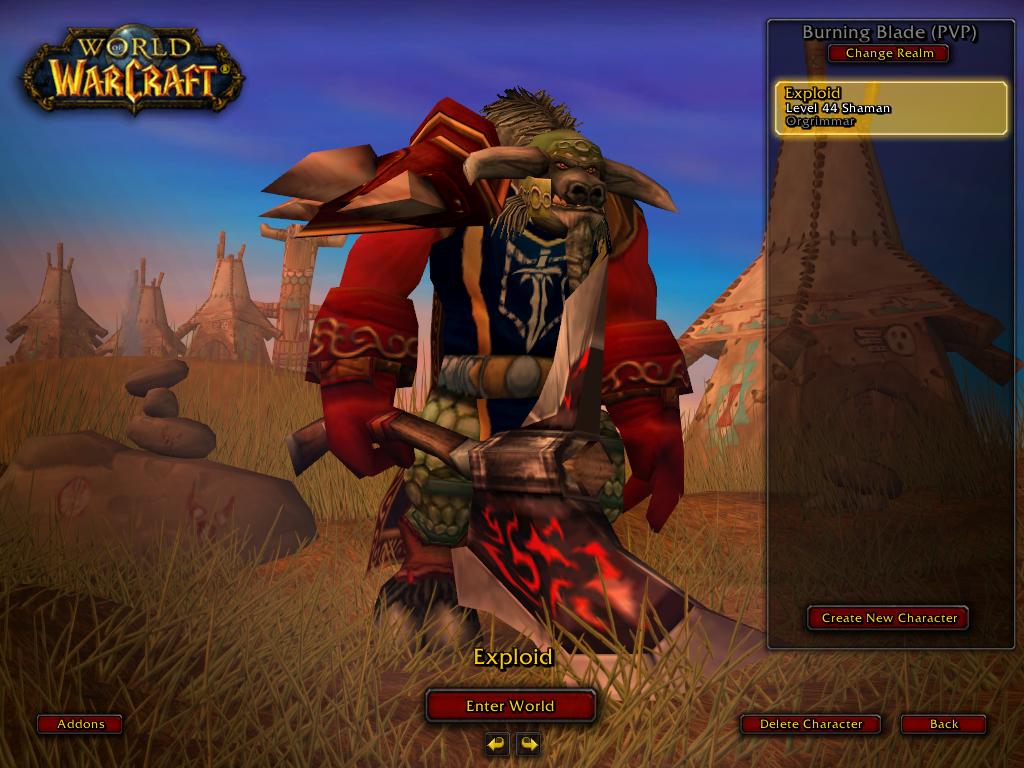Image resolution: width=1024 pixels, height=768 pixels.
Task: Rotate character with the right arrow button
Action: pos(528,743)
